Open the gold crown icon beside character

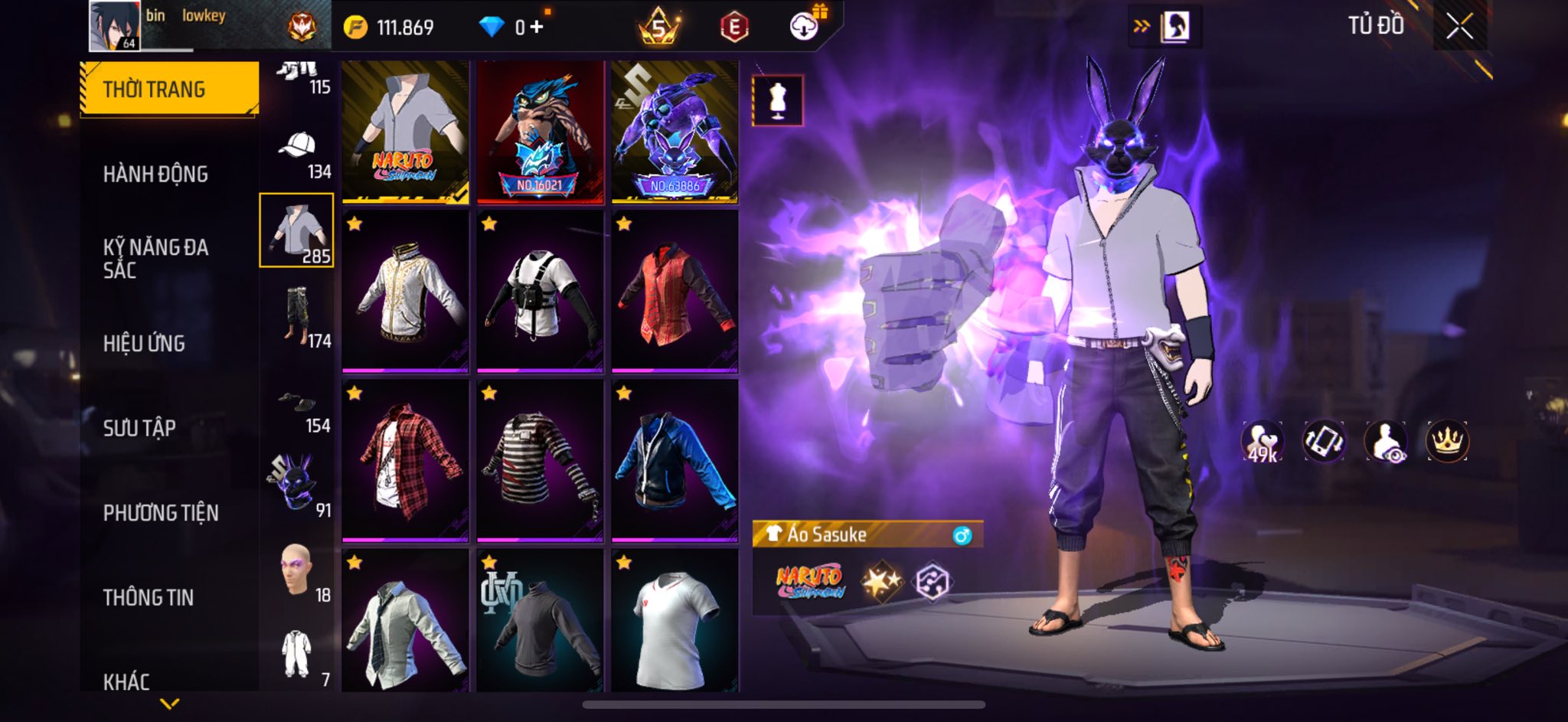[x=1446, y=442]
